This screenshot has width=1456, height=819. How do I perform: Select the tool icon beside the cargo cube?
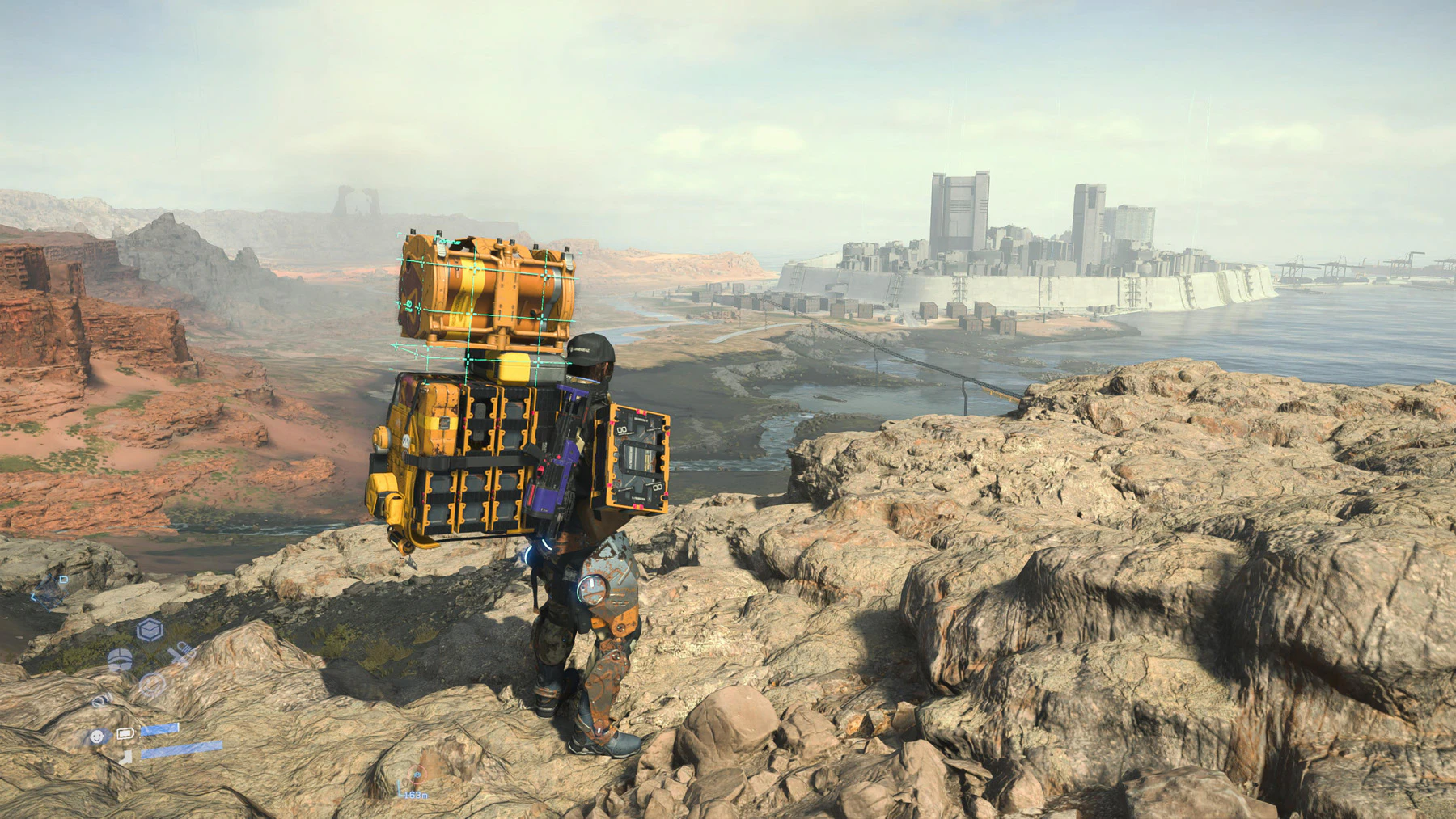[x=181, y=652]
